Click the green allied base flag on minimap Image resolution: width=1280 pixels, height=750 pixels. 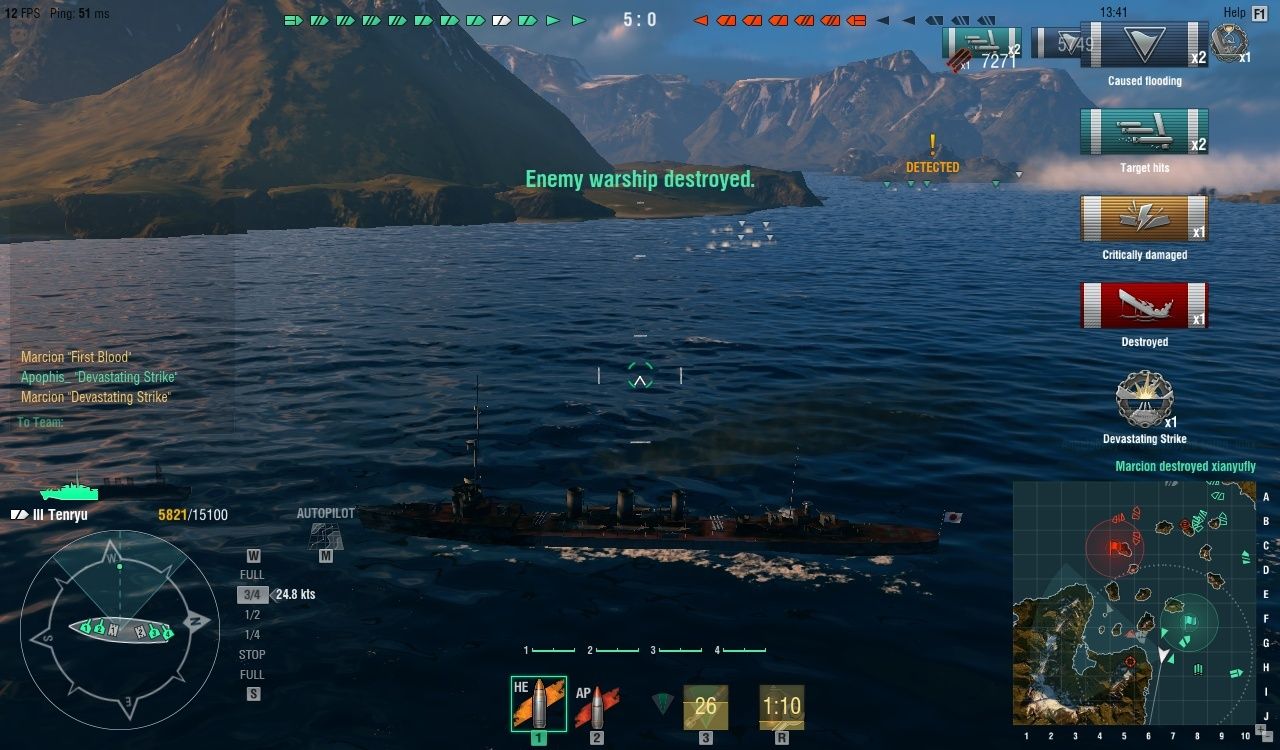click(x=1189, y=621)
